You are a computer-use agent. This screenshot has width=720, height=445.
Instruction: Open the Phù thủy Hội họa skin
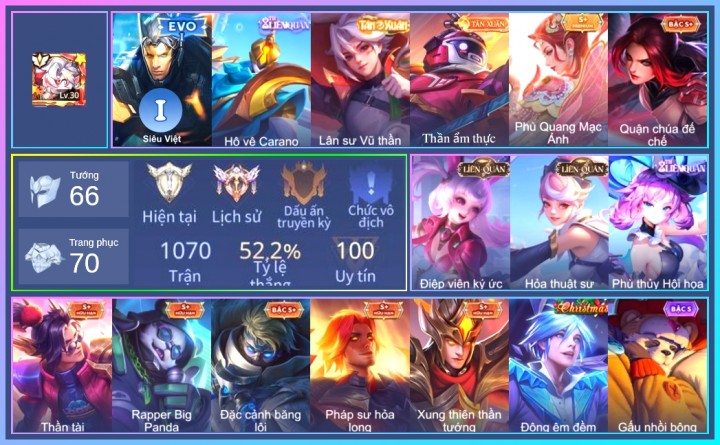point(657,222)
